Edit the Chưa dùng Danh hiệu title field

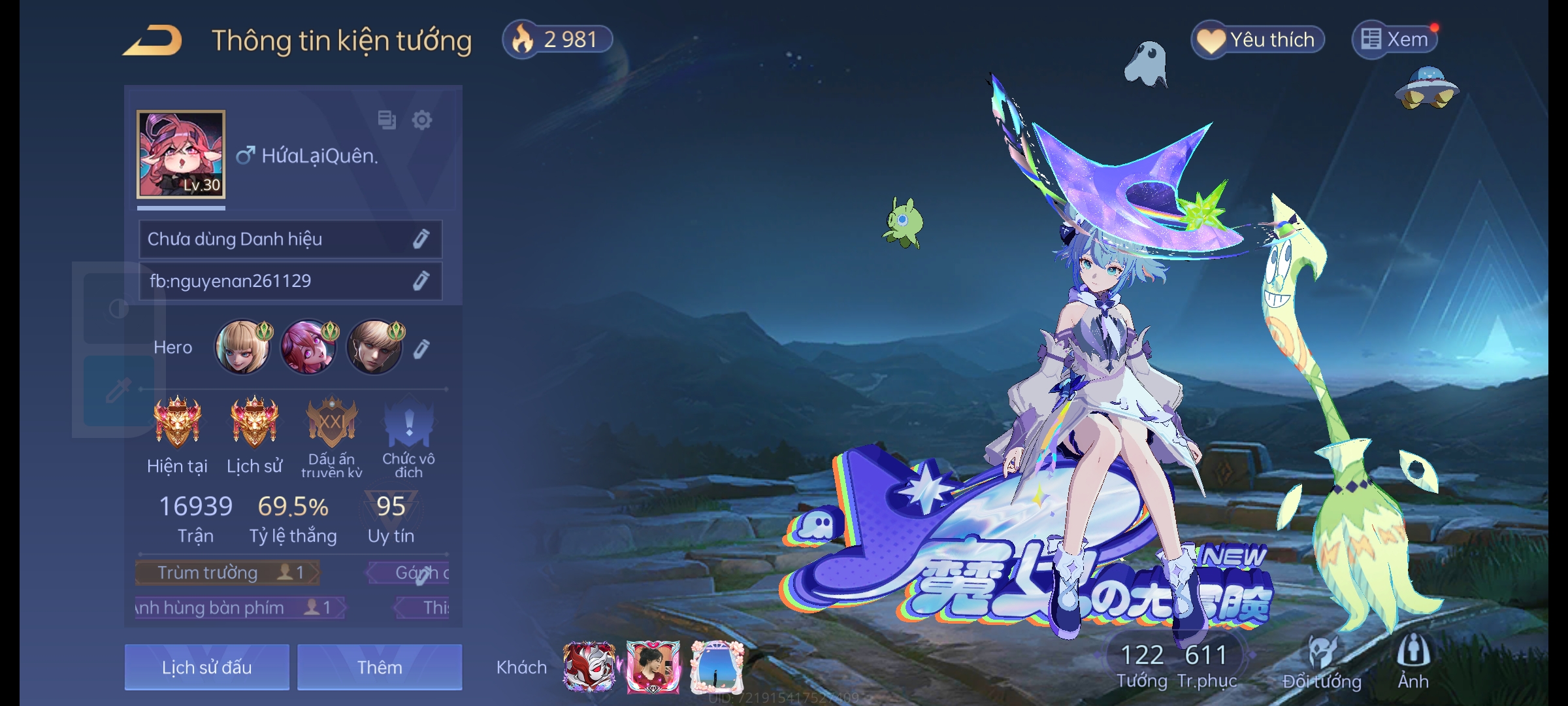(x=421, y=239)
